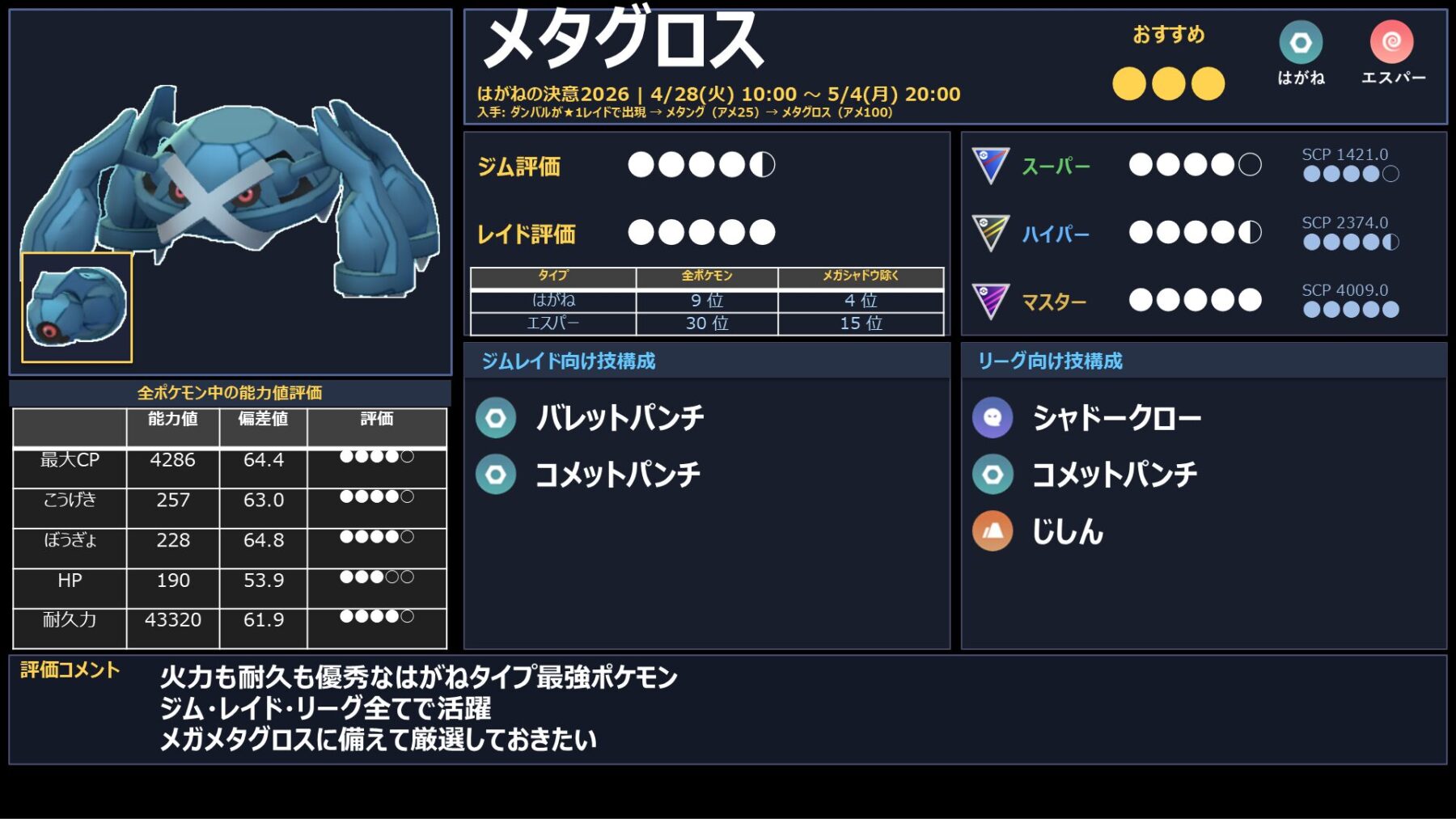1456x819 pixels.
Task: Select the バレットパンチ move
Action: point(619,418)
